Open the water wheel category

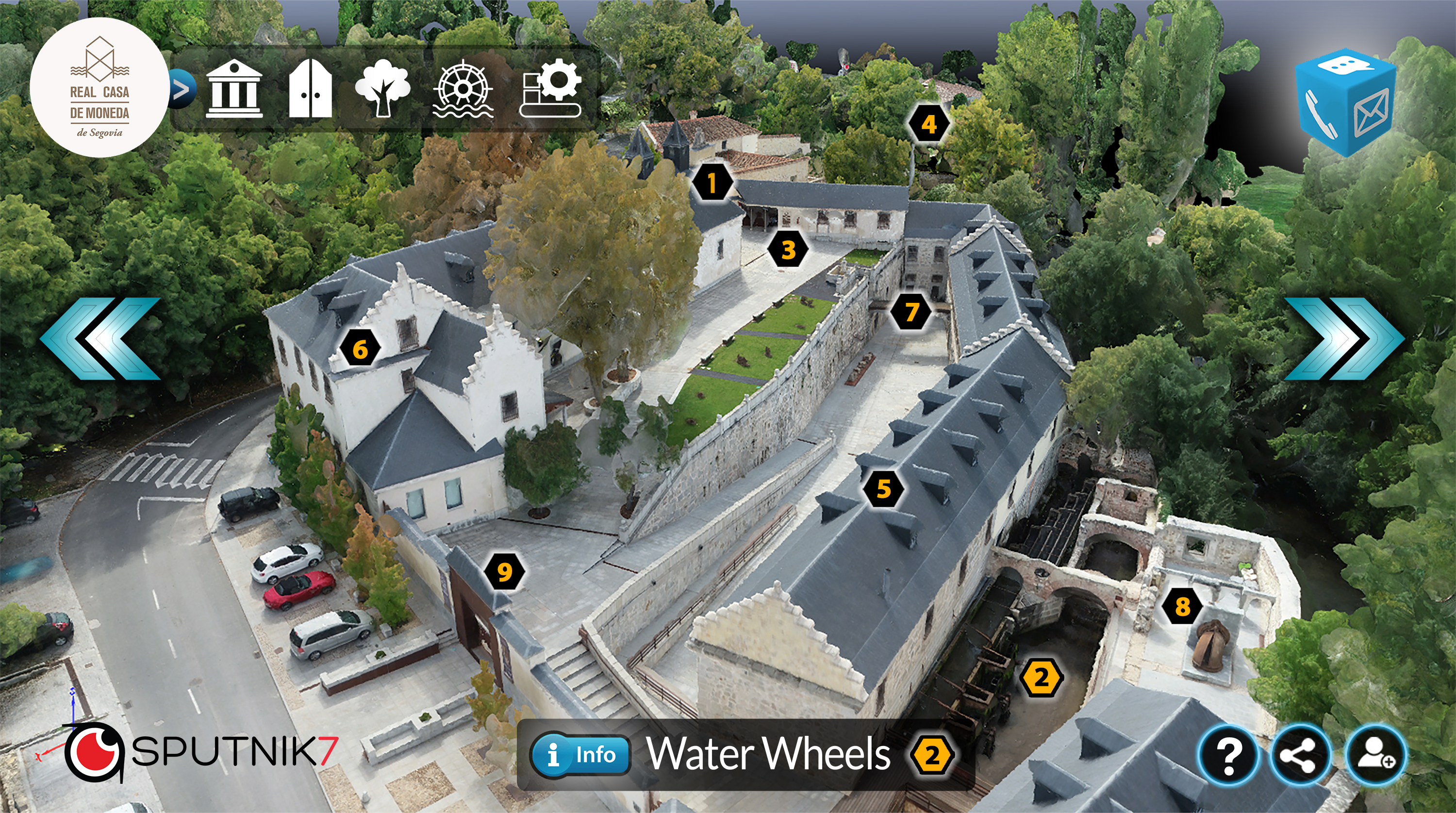[x=463, y=89]
